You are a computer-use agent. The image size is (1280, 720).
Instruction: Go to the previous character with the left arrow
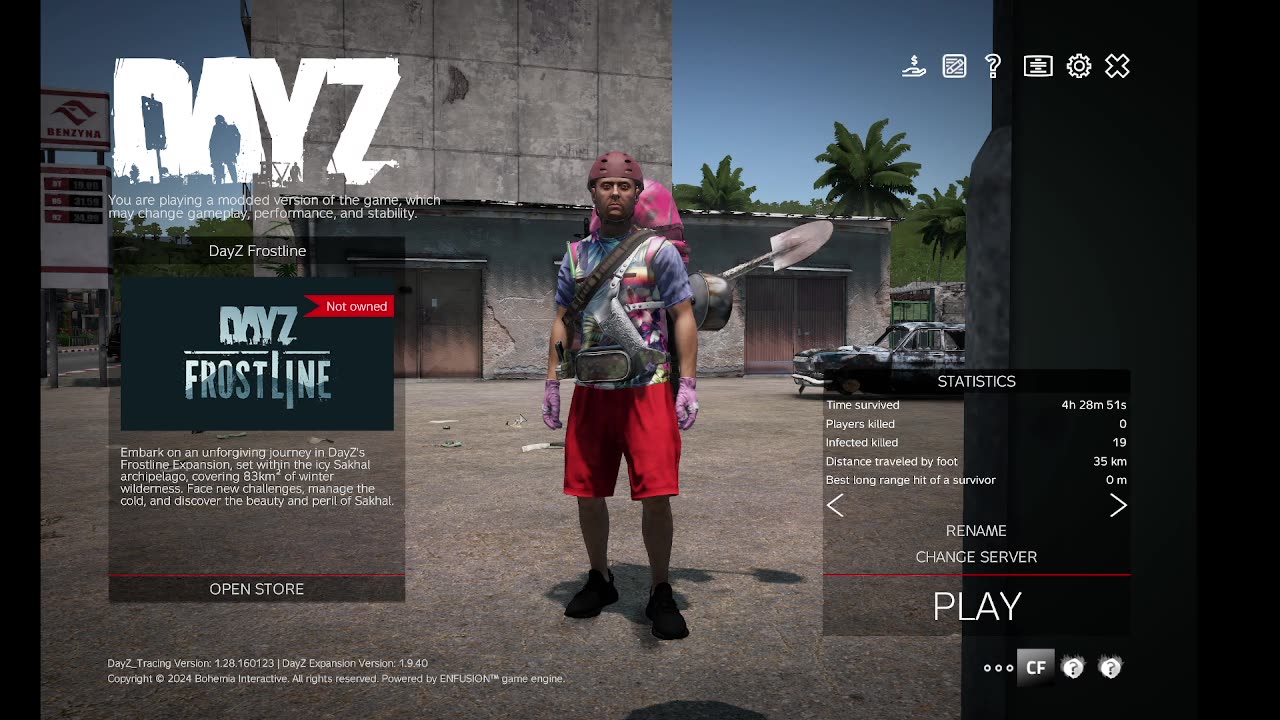point(835,506)
